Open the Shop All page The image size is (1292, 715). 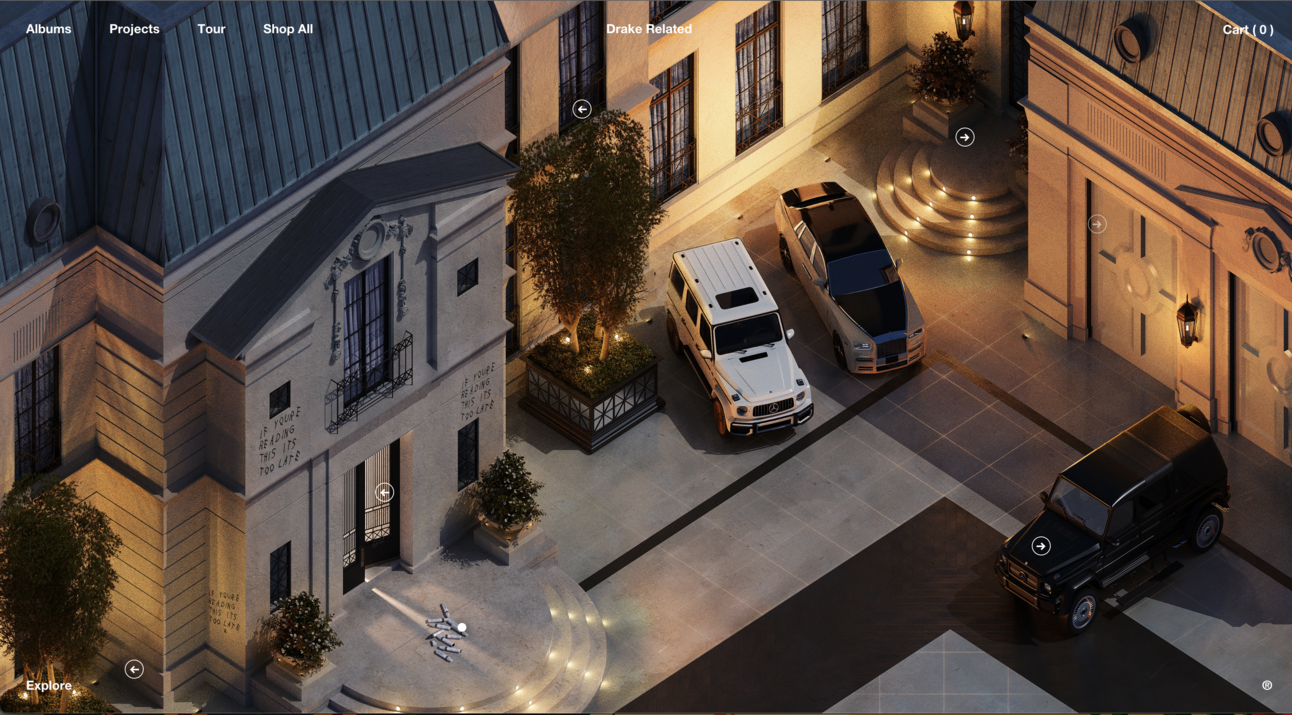tap(288, 29)
